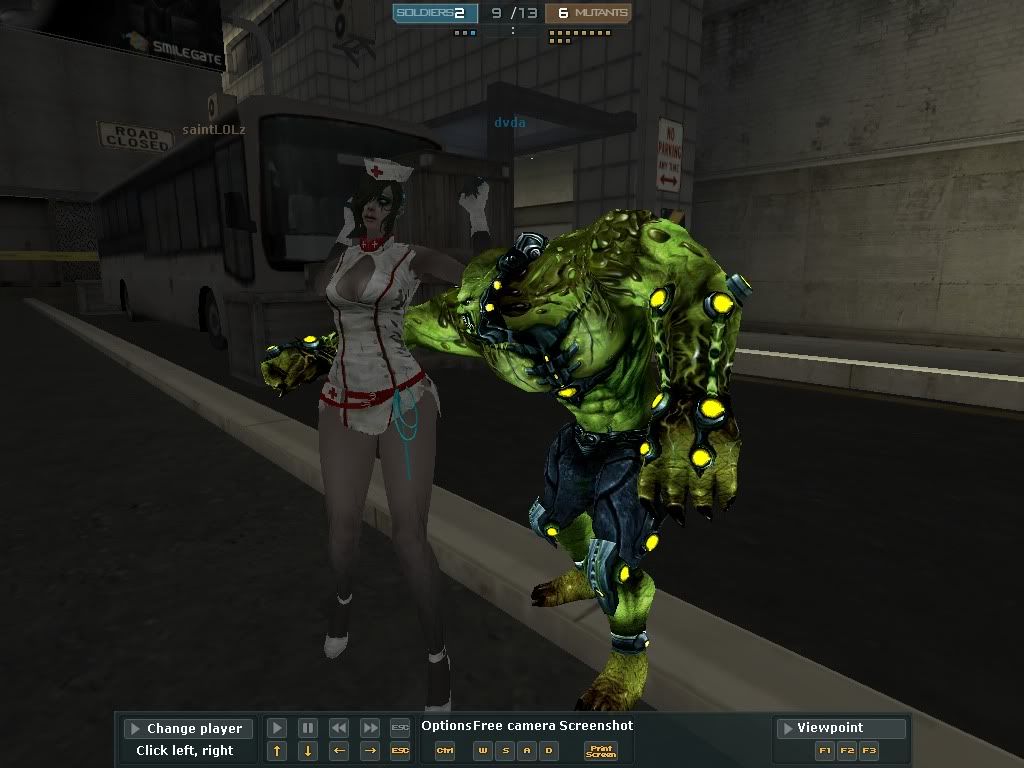The image size is (1024, 768).
Task: Play the replay
Action: [277, 728]
